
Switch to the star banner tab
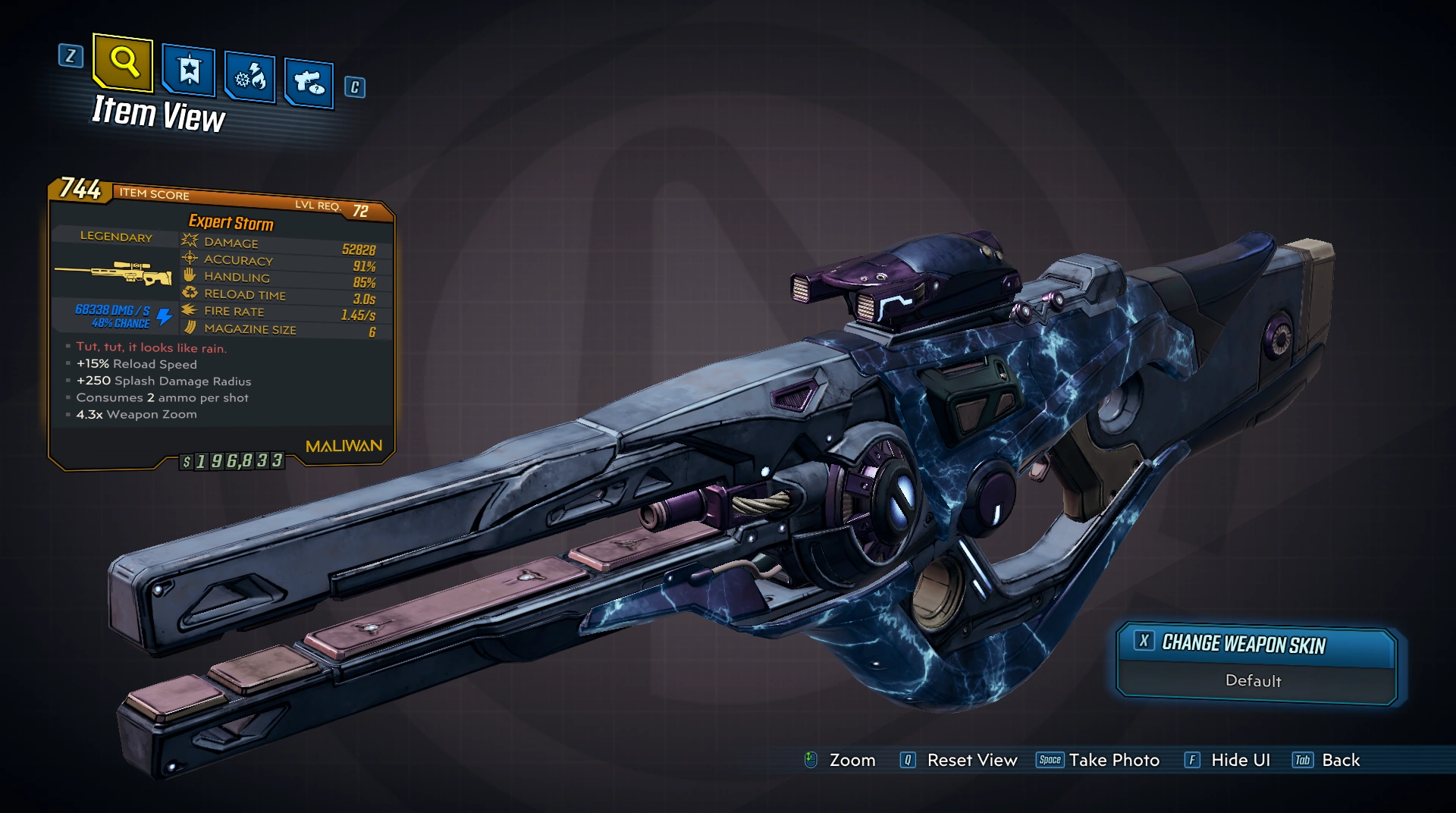(188, 71)
